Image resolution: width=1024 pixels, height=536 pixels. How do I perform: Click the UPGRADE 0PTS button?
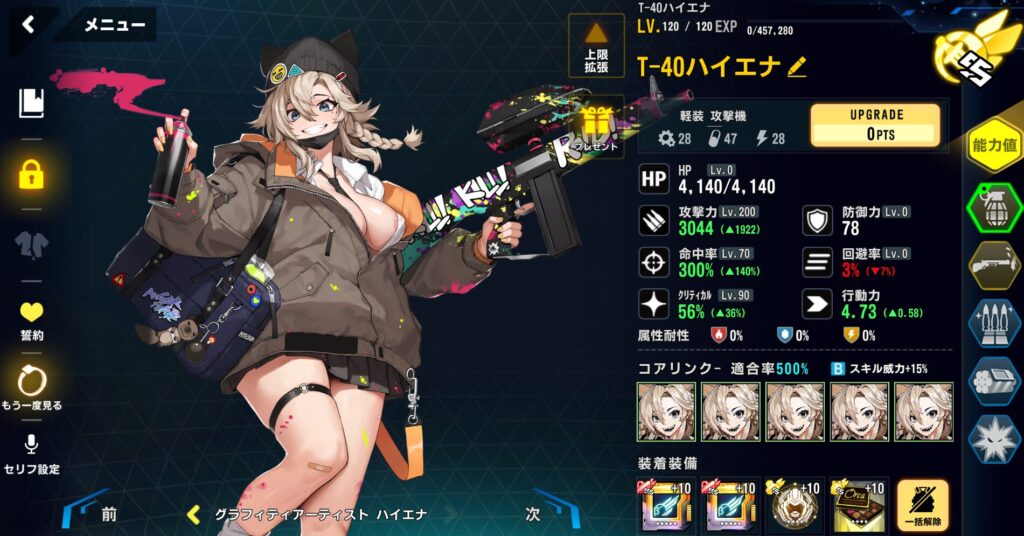(x=875, y=124)
